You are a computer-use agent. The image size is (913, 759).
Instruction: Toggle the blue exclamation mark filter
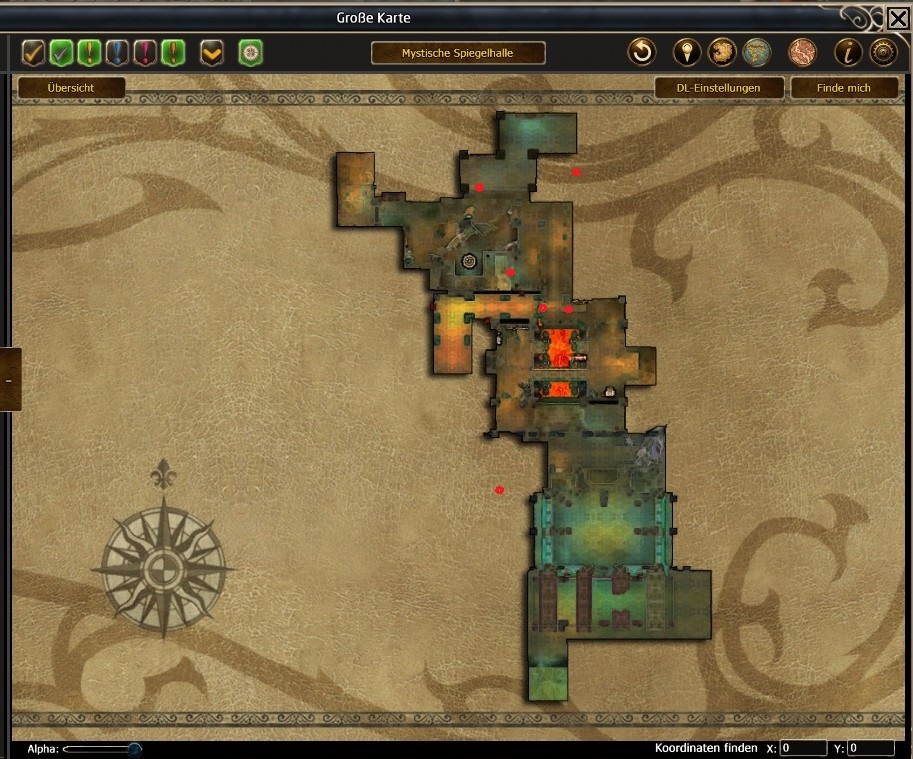[x=118, y=52]
